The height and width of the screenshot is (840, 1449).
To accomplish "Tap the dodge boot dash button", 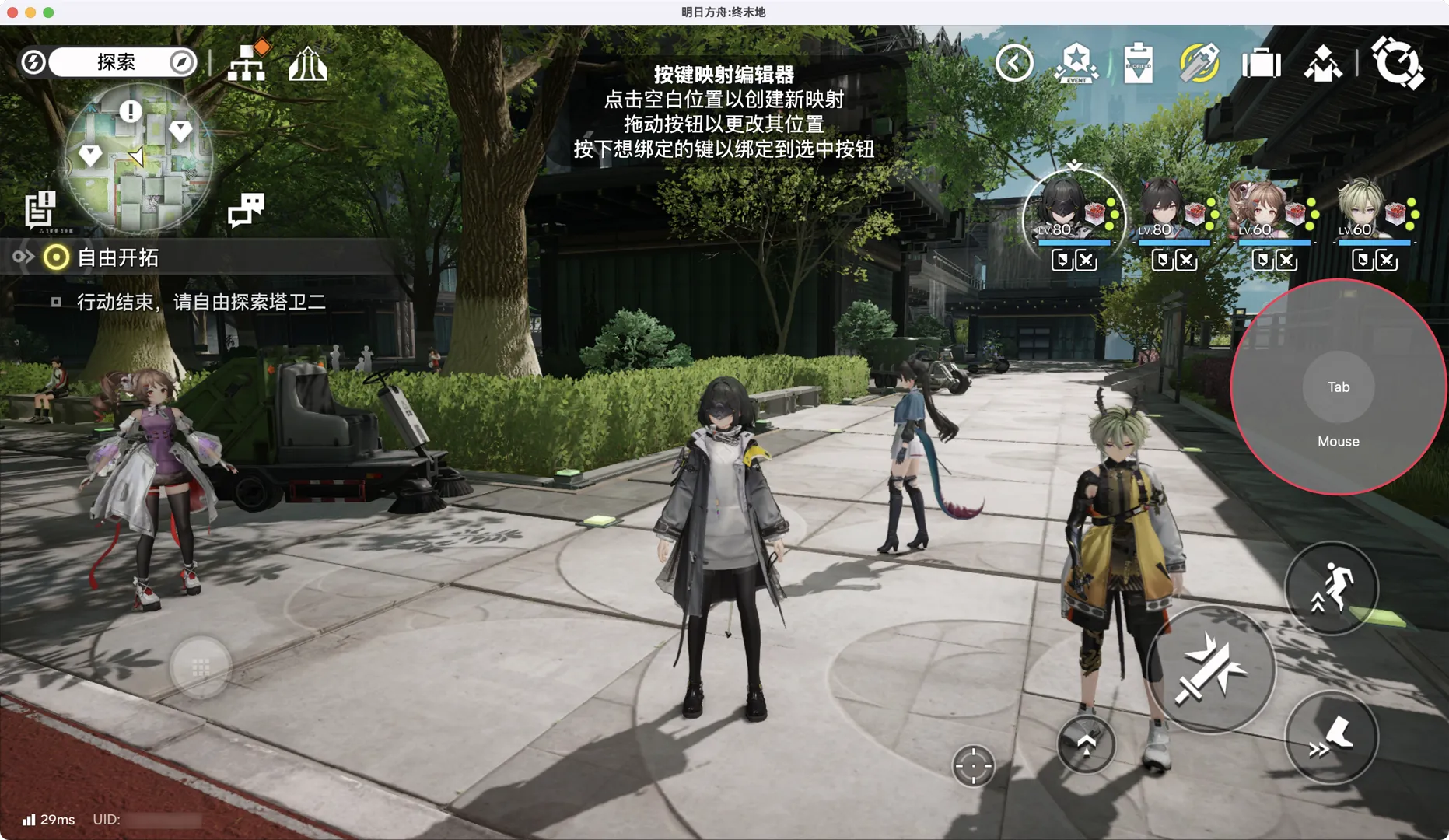I will (1331, 737).
